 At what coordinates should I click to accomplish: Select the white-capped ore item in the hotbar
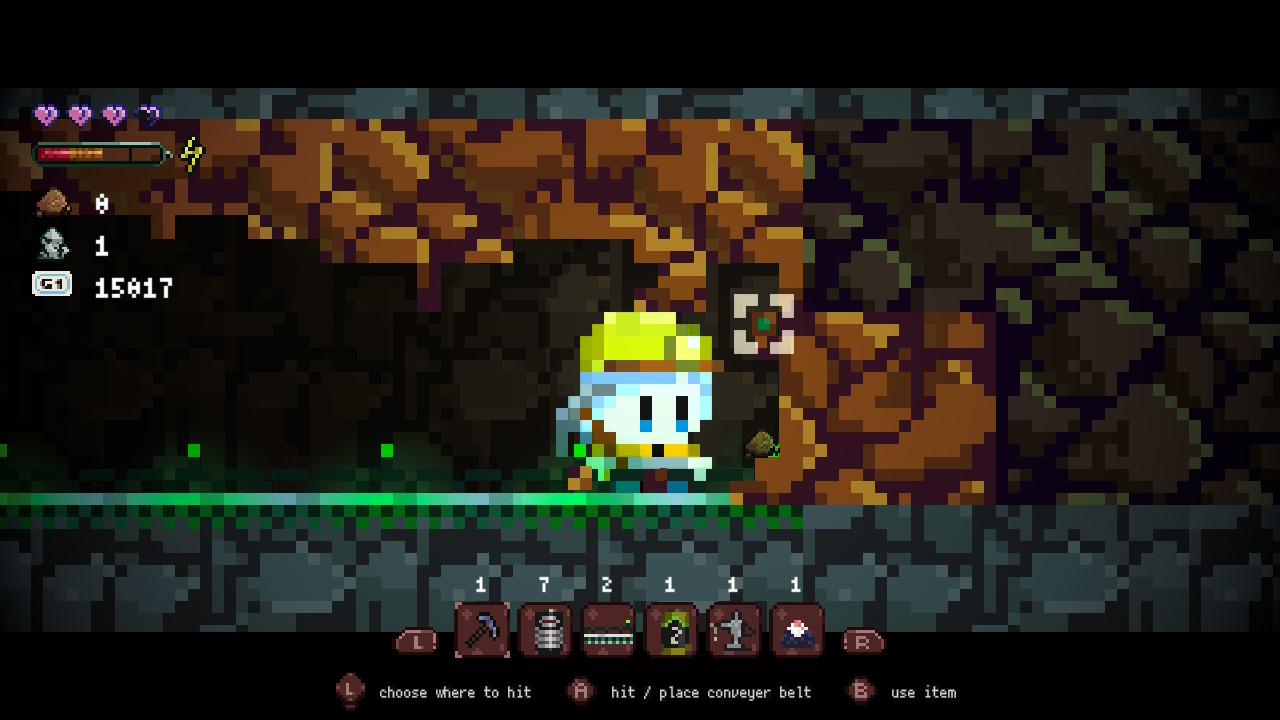coord(797,633)
